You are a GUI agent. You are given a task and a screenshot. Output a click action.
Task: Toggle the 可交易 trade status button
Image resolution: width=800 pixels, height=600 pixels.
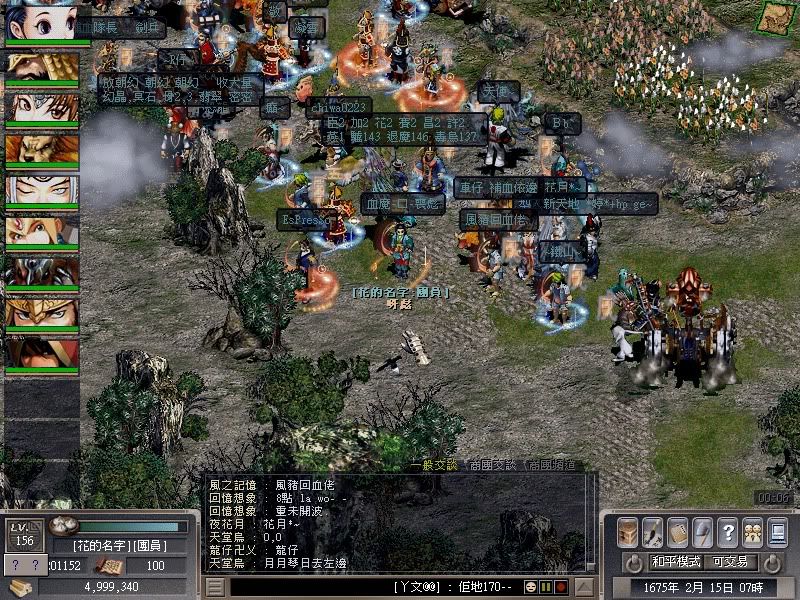732,562
